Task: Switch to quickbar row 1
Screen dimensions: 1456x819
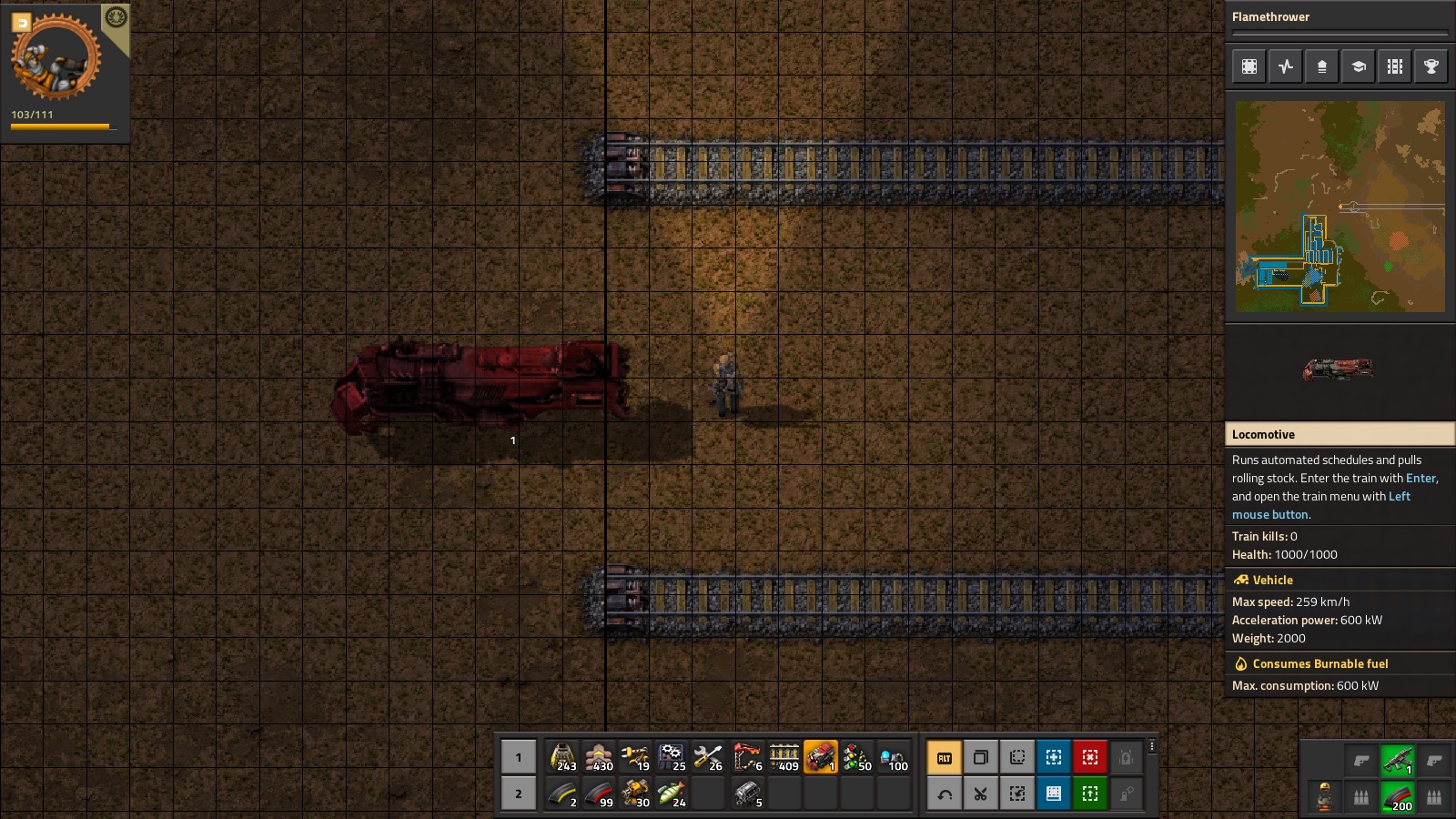Action: [x=519, y=757]
